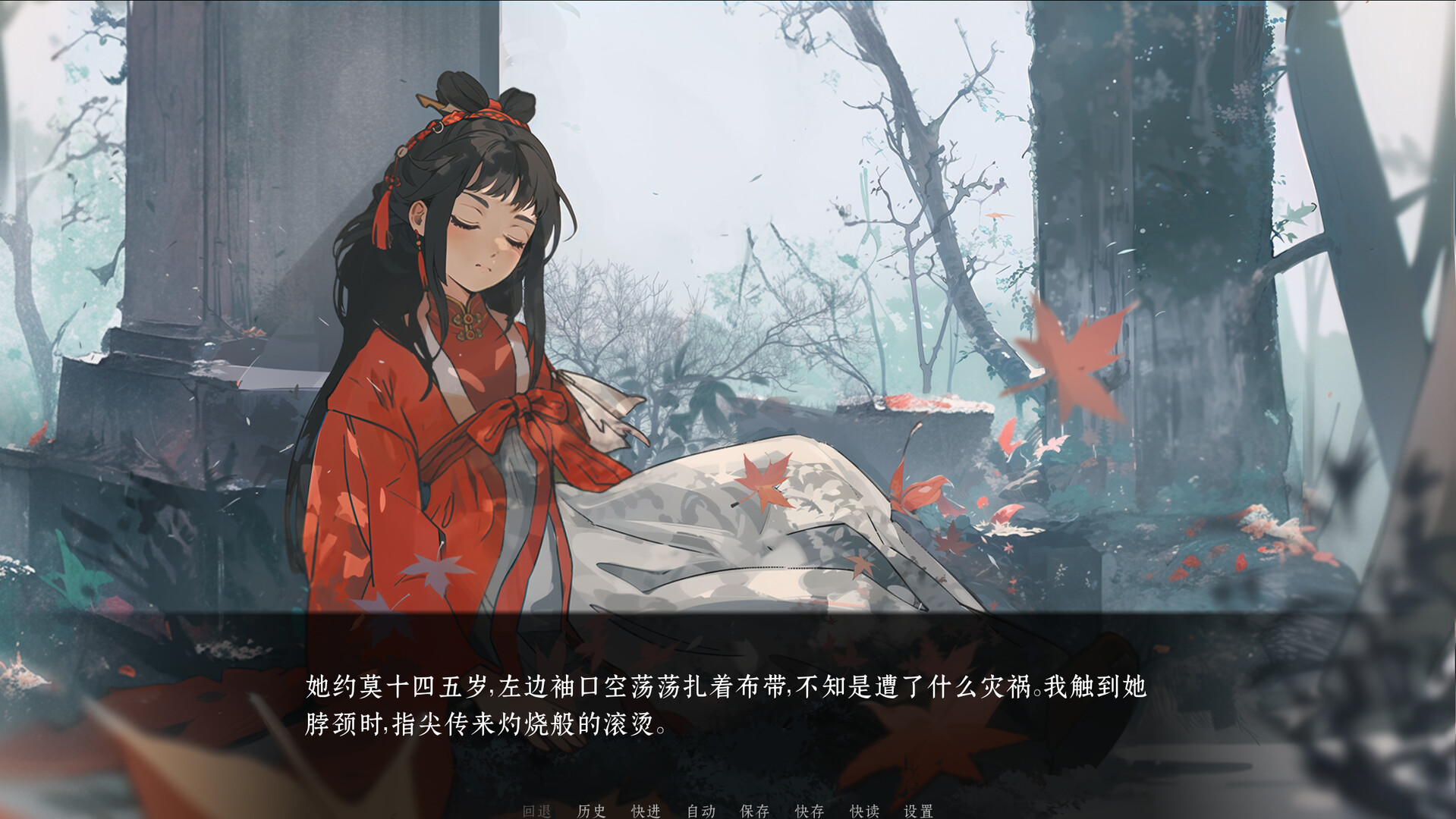The width and height of the screenshot is (1456, 819).
Task: Toggle 自动 auto-play mode
Action: point(702,811)
